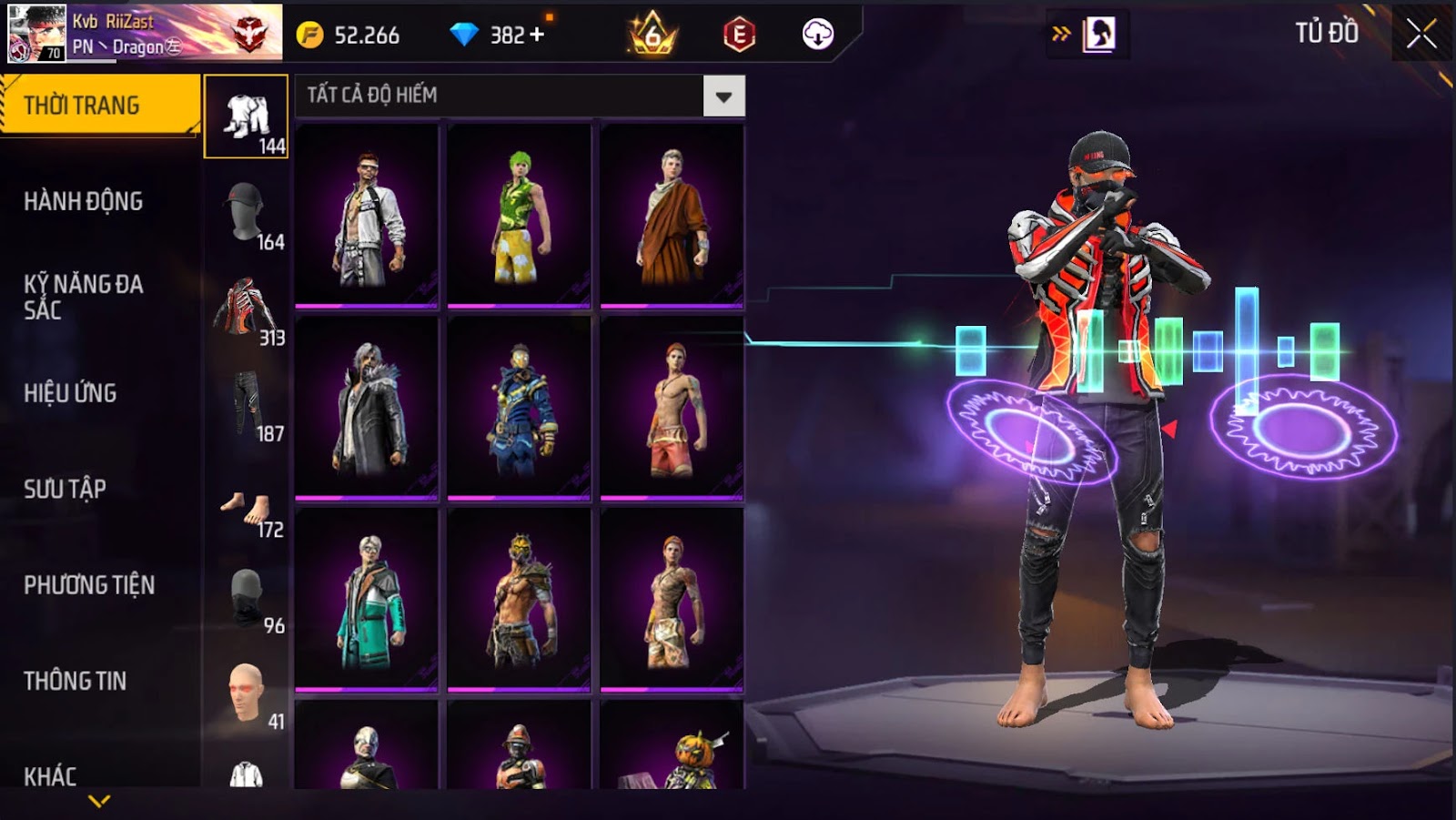The height and width of the screenshot is (820, 1456).
Task: Pick the jacket tops category (313)
Action: [247, 309]
